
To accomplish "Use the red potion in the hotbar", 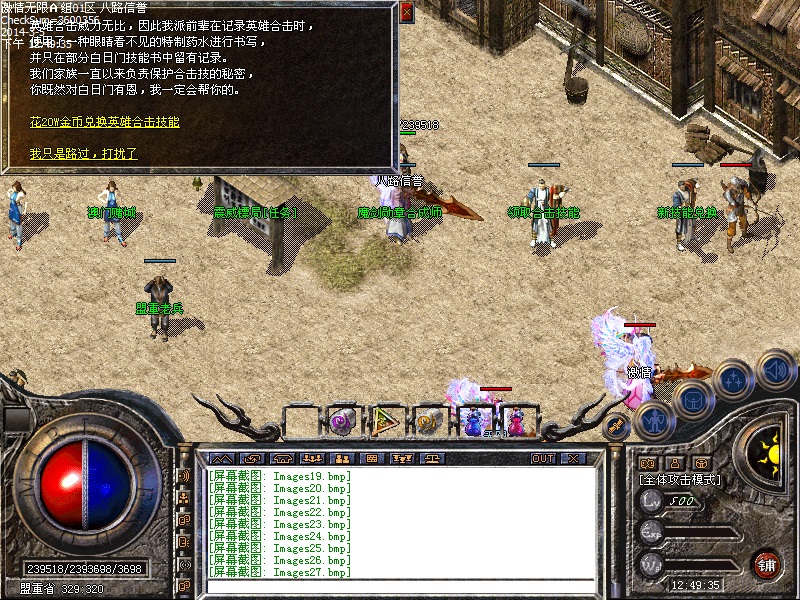I will point(516,421).
